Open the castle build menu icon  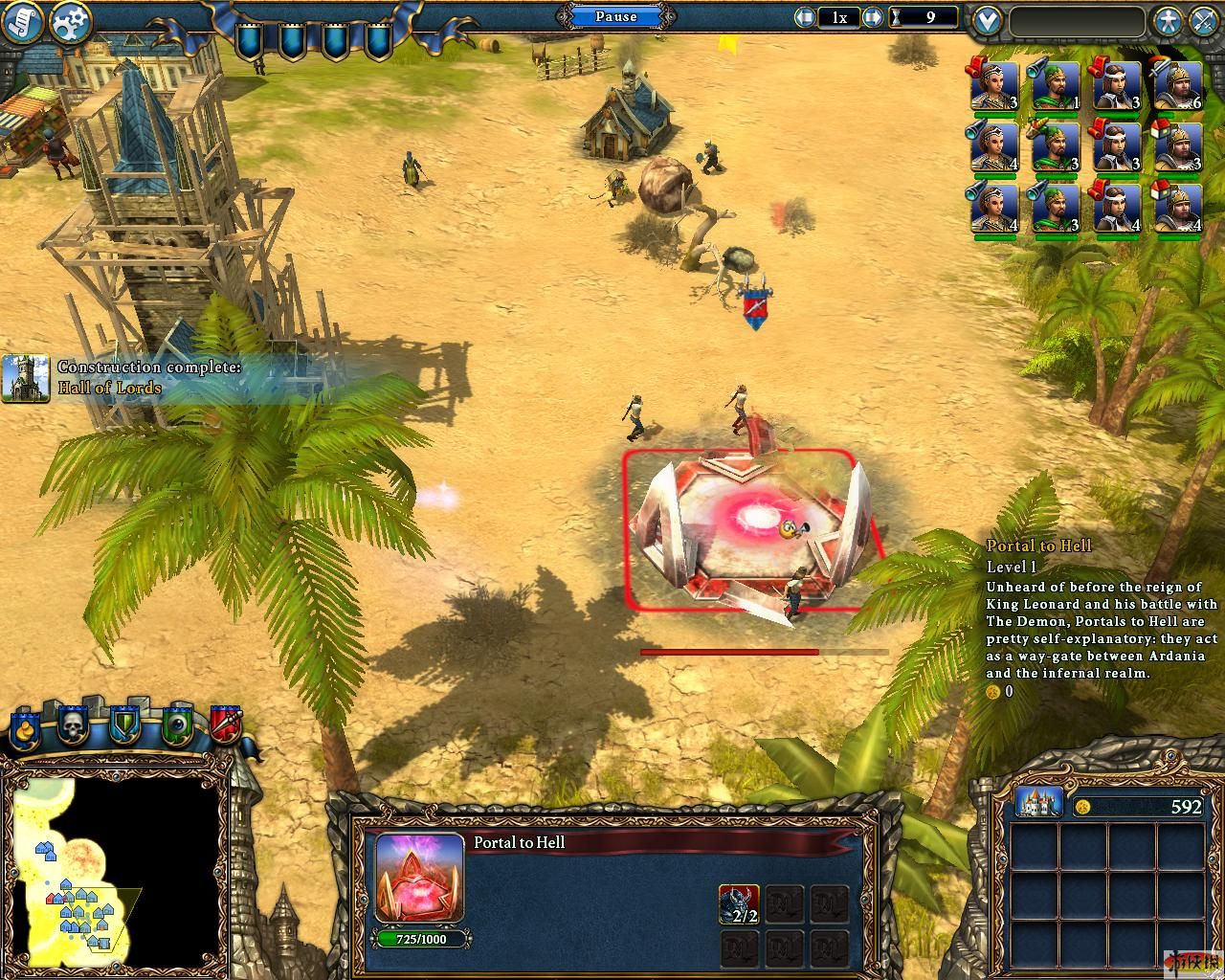tap(1038, 803)
